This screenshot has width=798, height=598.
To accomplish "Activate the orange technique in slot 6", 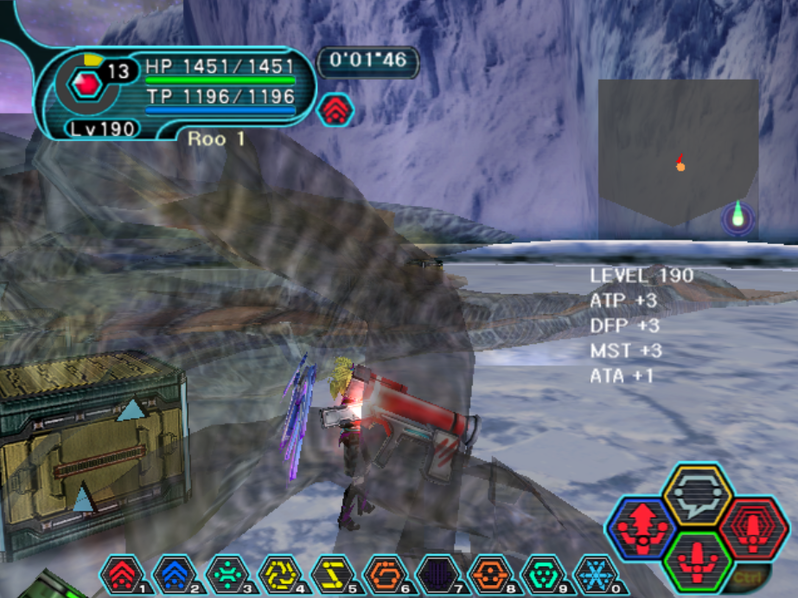I will 385,575.
